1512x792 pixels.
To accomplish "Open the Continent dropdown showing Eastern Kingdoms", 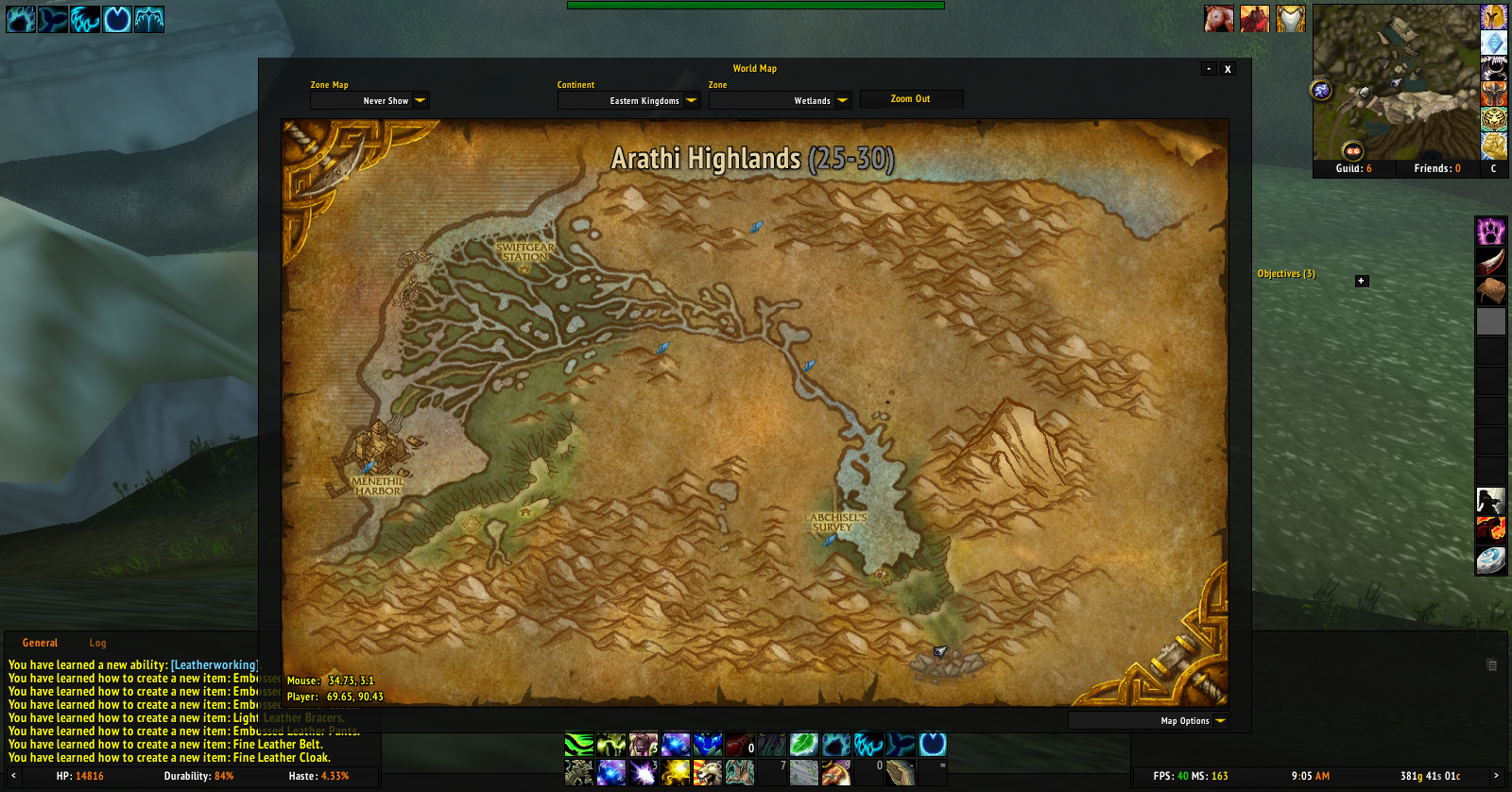I will click(691, 101).
